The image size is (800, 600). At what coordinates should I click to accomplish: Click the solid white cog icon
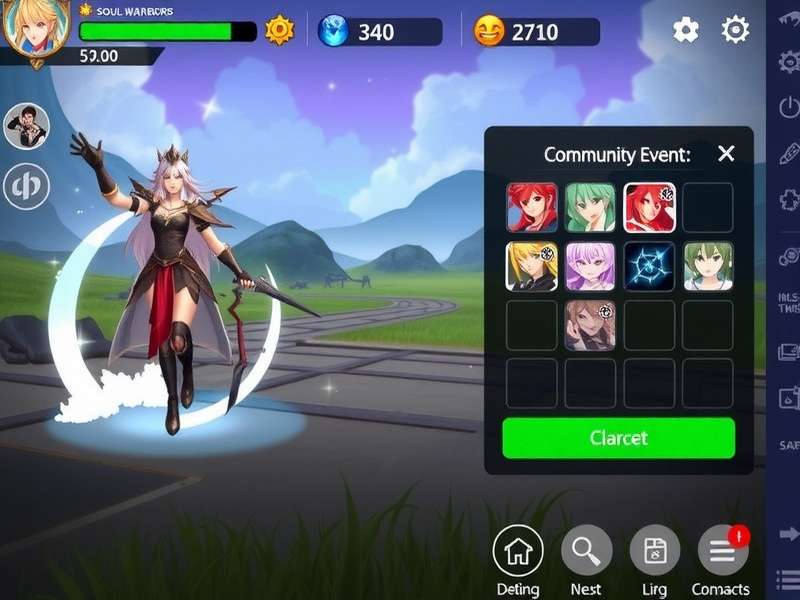(x=686, y=30)
